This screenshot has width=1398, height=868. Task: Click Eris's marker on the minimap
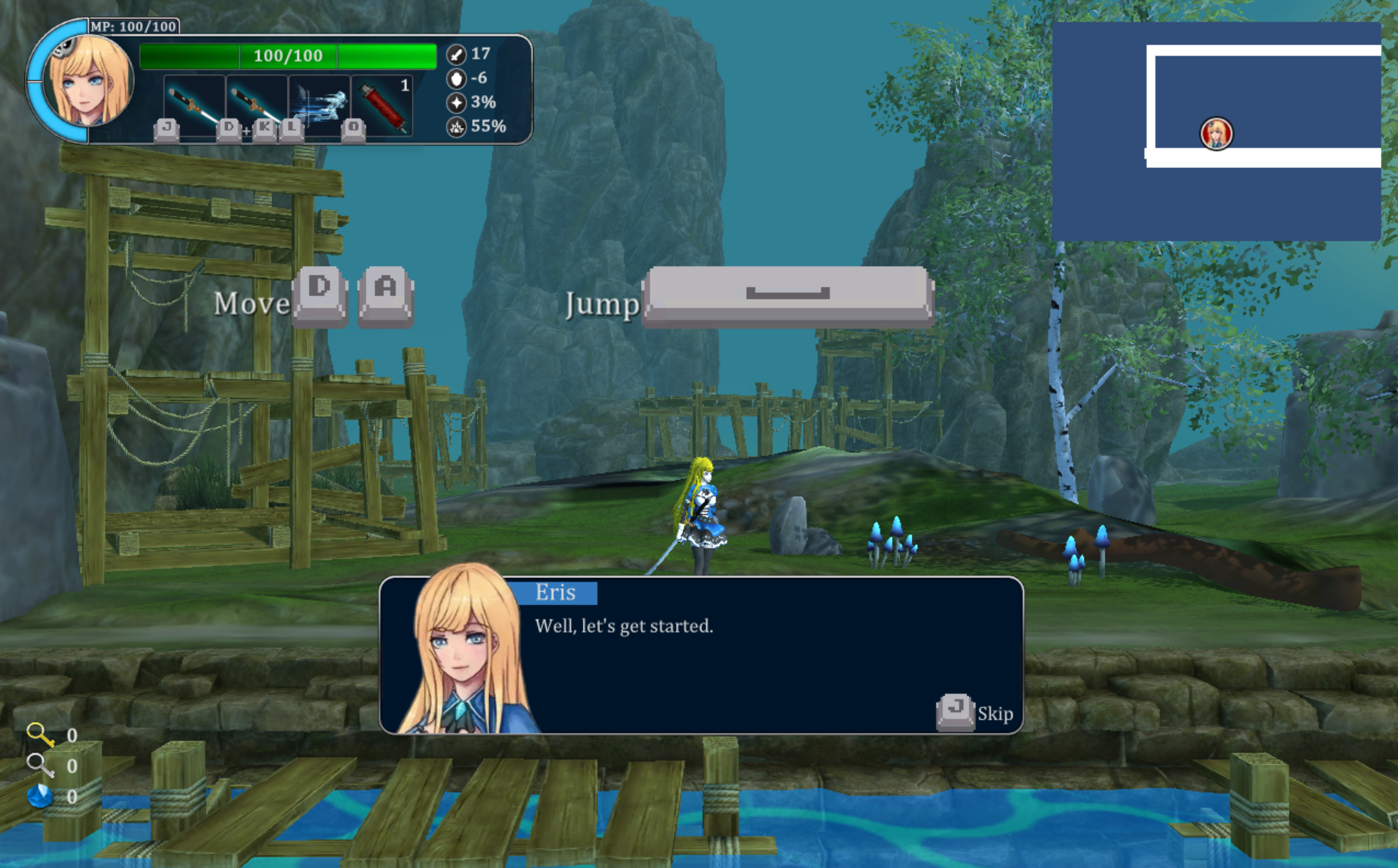[1216, 134]
